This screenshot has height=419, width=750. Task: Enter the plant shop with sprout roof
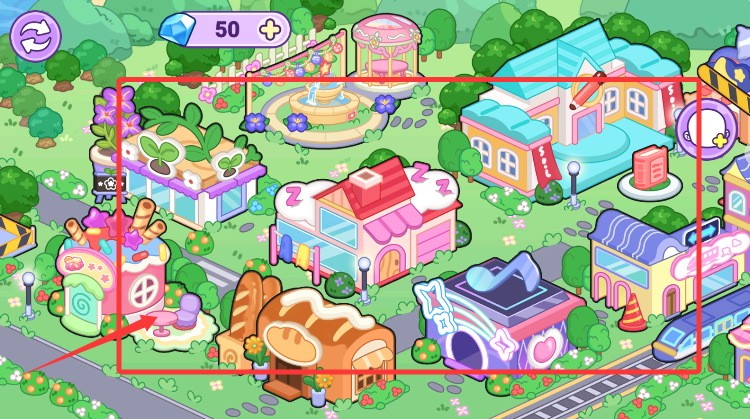coord(191,170)
